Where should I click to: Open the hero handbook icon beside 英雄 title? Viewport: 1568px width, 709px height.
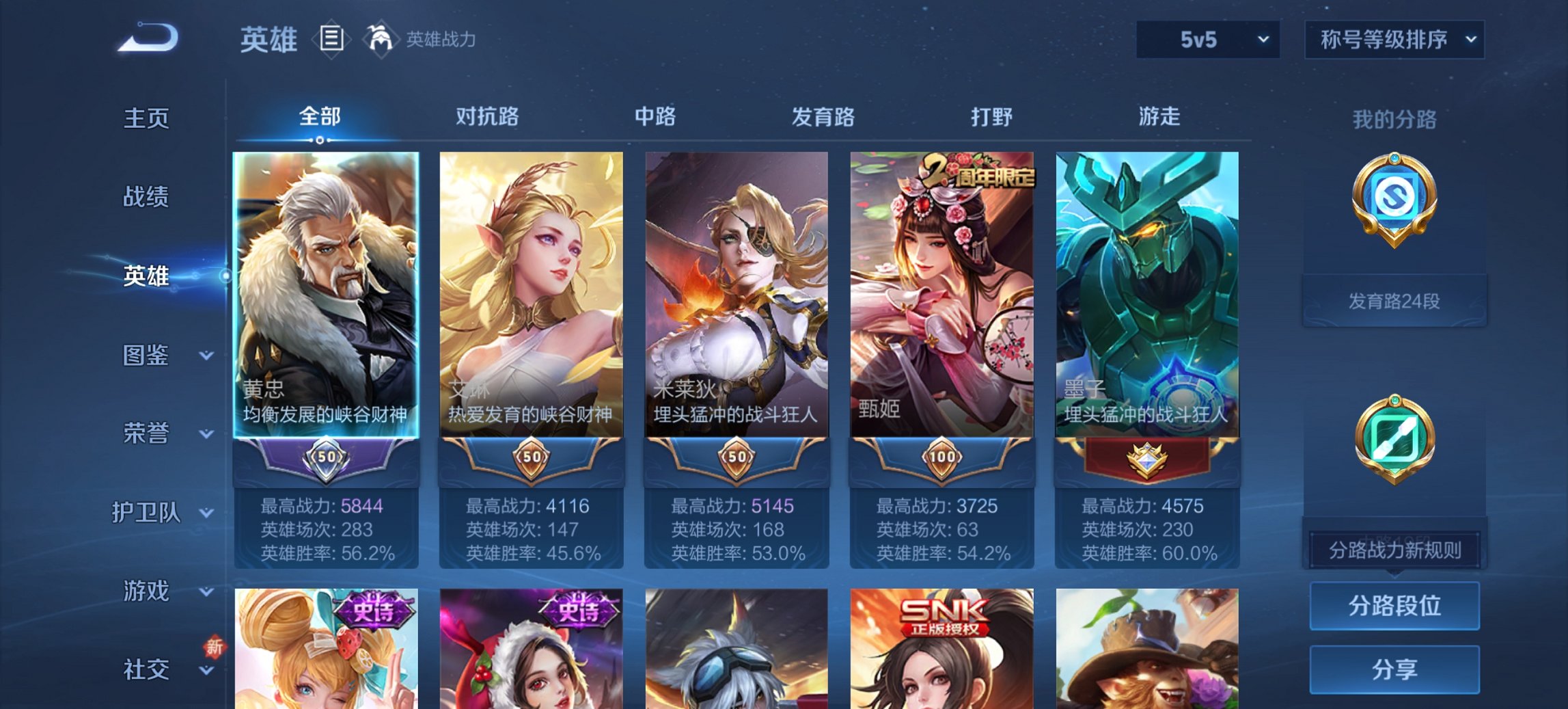coord(333,40)
